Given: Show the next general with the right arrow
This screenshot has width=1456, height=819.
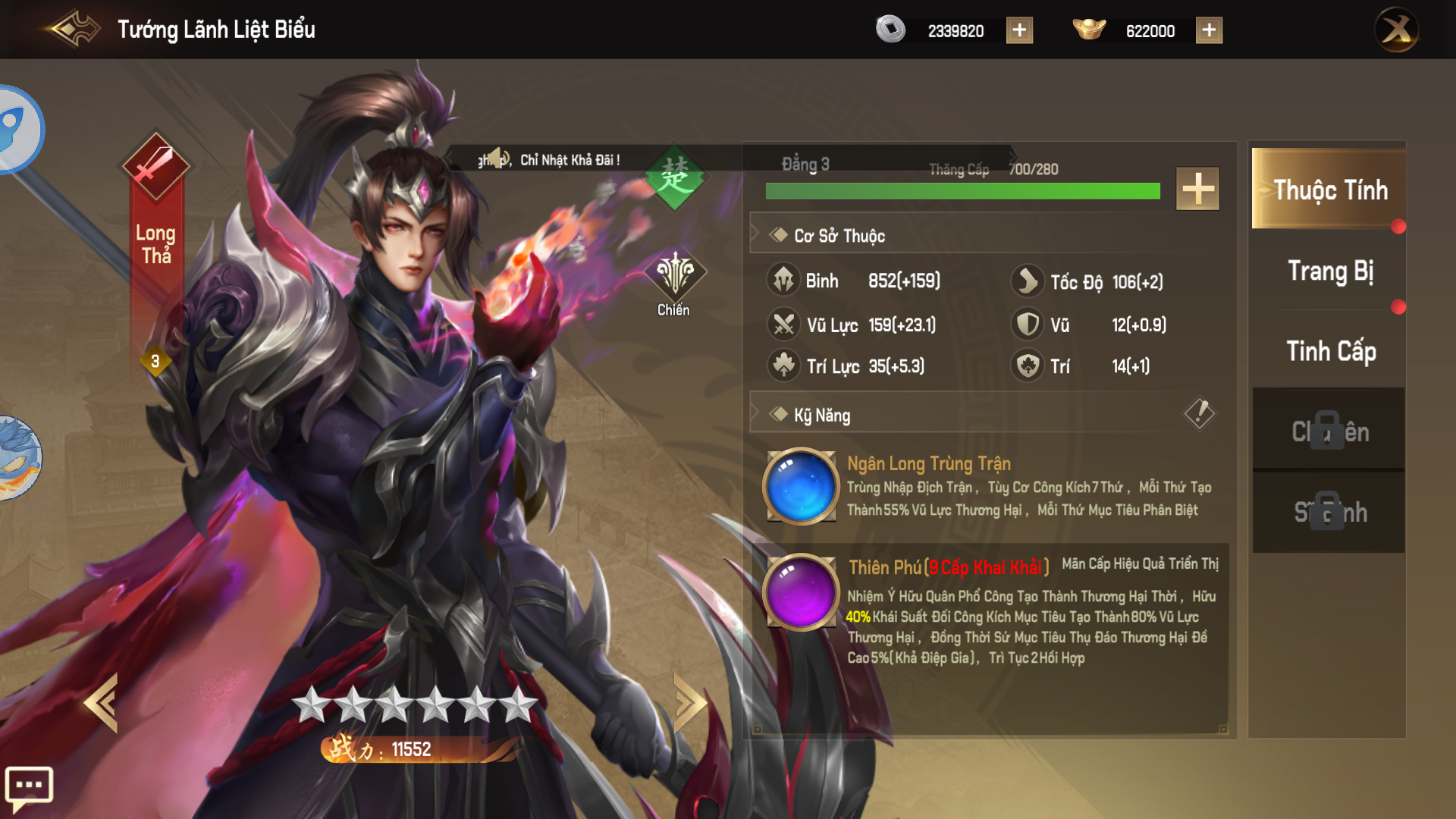Looking at the screenshot, I should [x=689, y=703].
